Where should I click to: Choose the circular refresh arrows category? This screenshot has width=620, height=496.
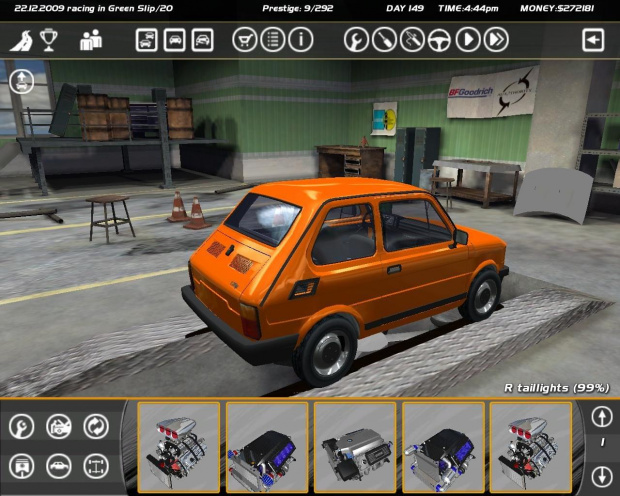tap(96, 427)
